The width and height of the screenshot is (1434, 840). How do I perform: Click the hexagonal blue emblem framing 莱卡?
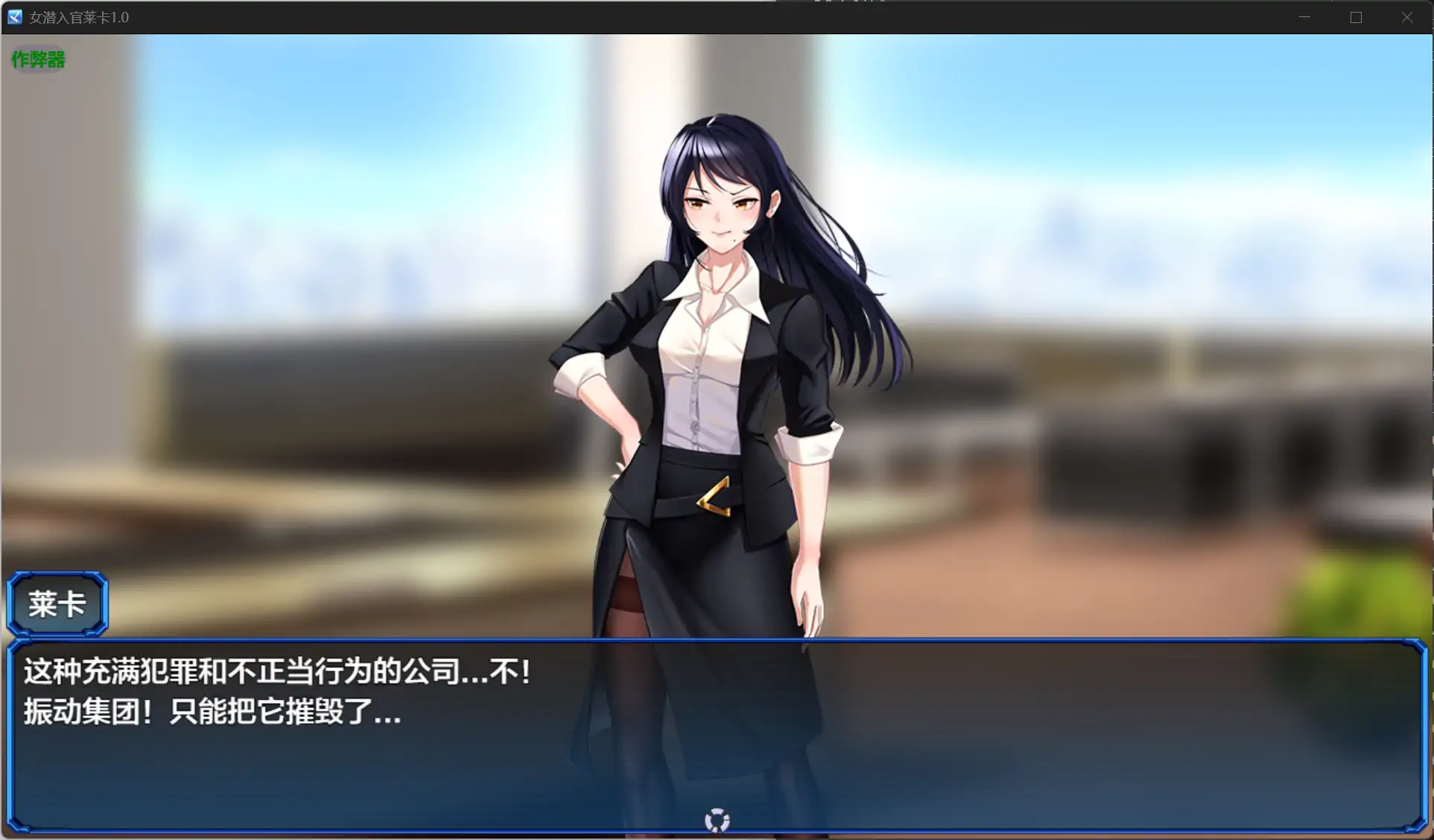click(57, 603)
